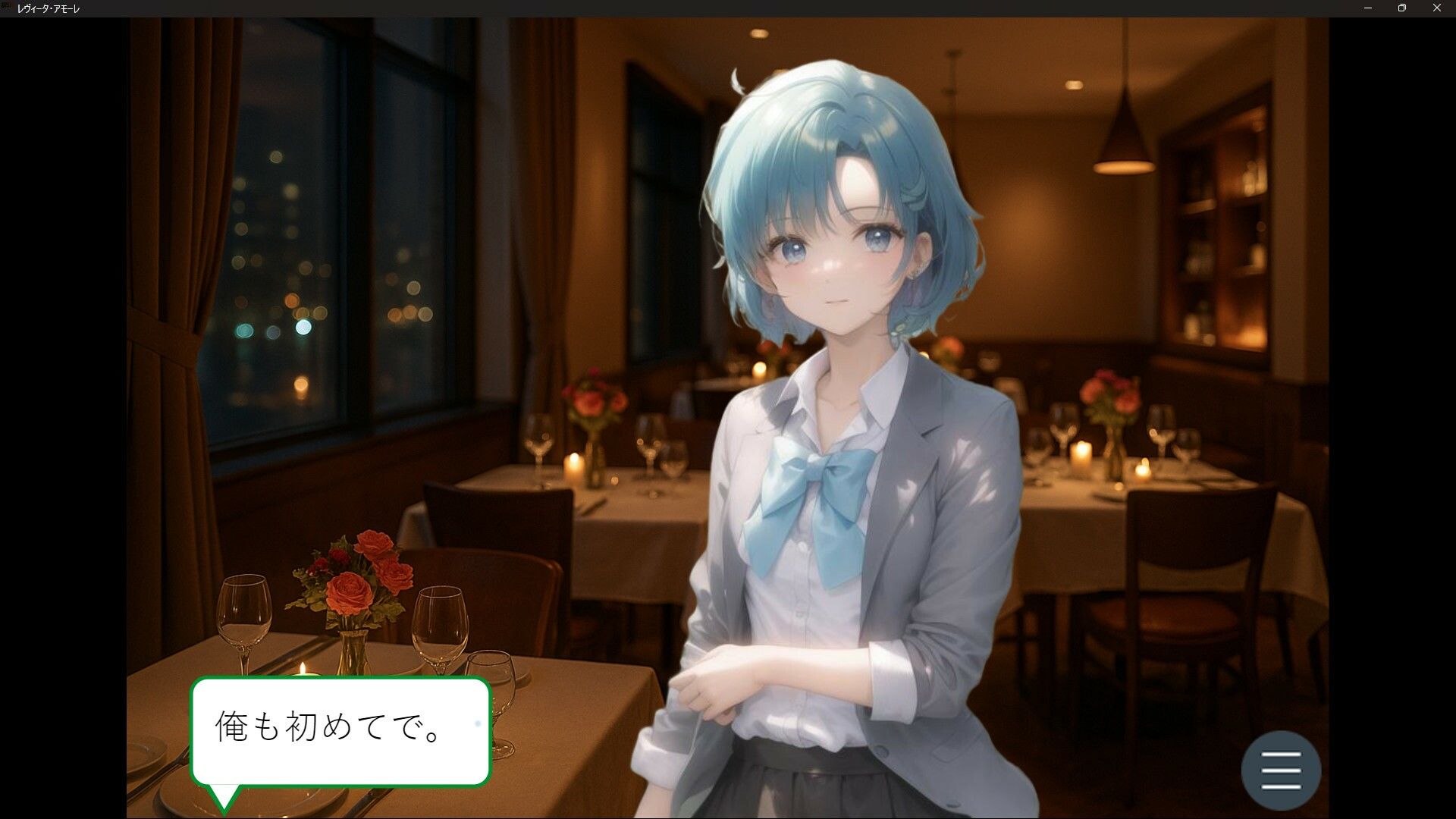
Task: Click the maximize icon in the title bar
Action: point(1402,8)
